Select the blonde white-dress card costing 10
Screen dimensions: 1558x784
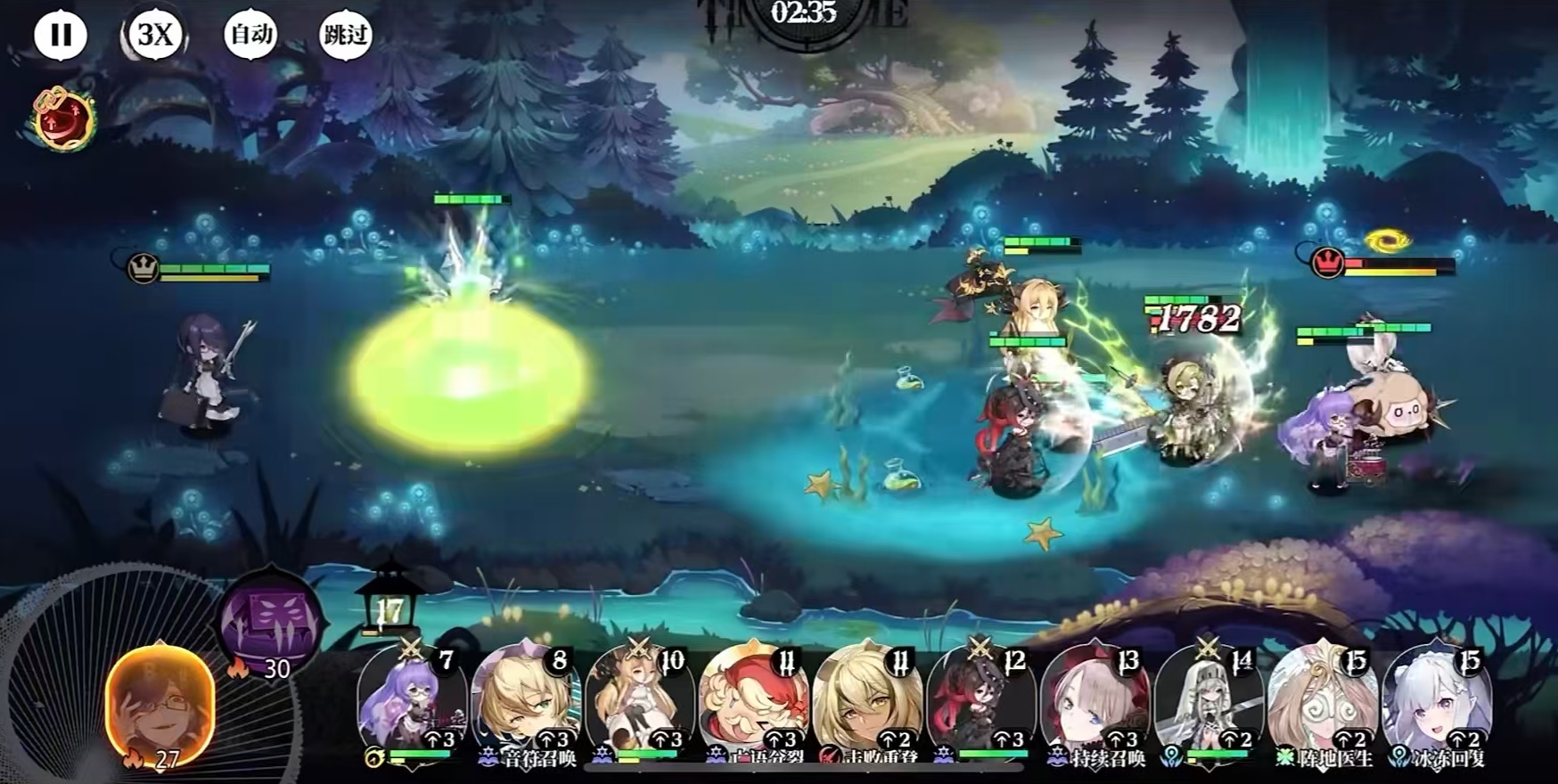point(639,704)
